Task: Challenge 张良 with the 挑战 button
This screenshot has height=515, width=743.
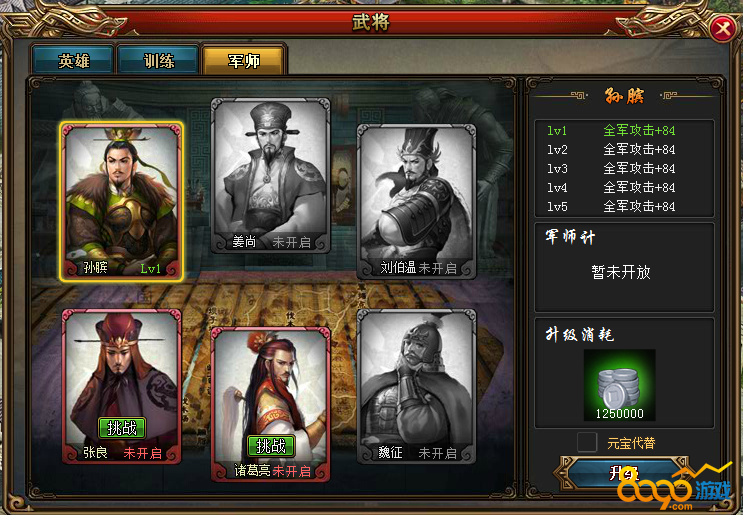Action: [121, 427]
